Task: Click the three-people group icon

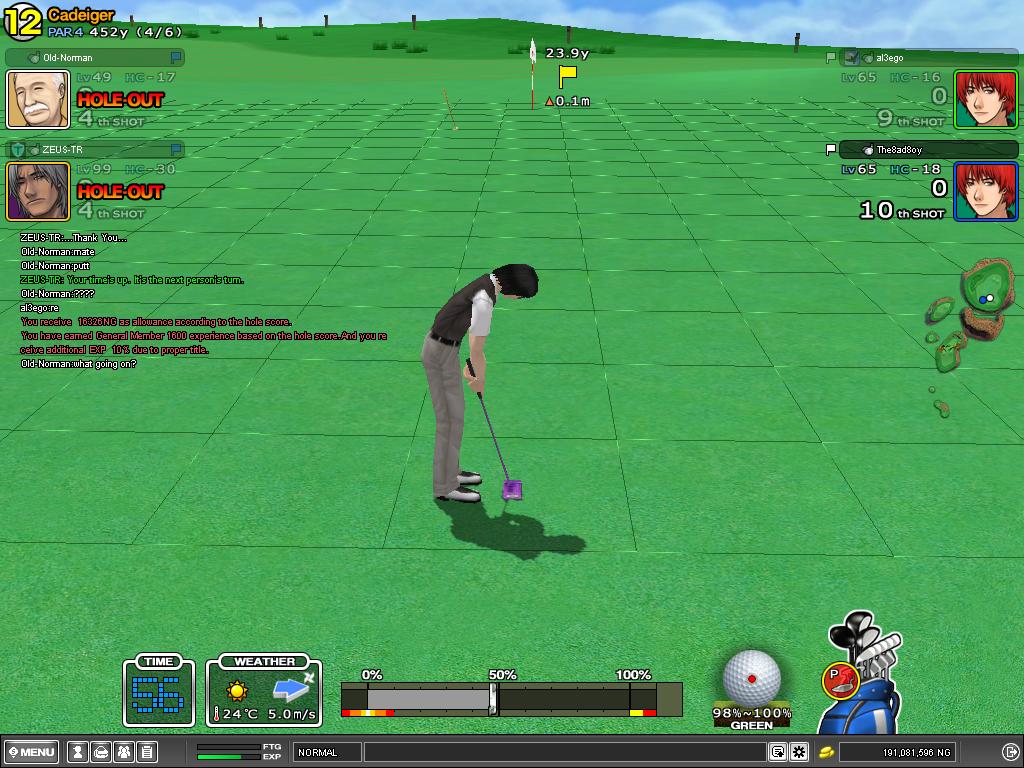Action: 124,752
